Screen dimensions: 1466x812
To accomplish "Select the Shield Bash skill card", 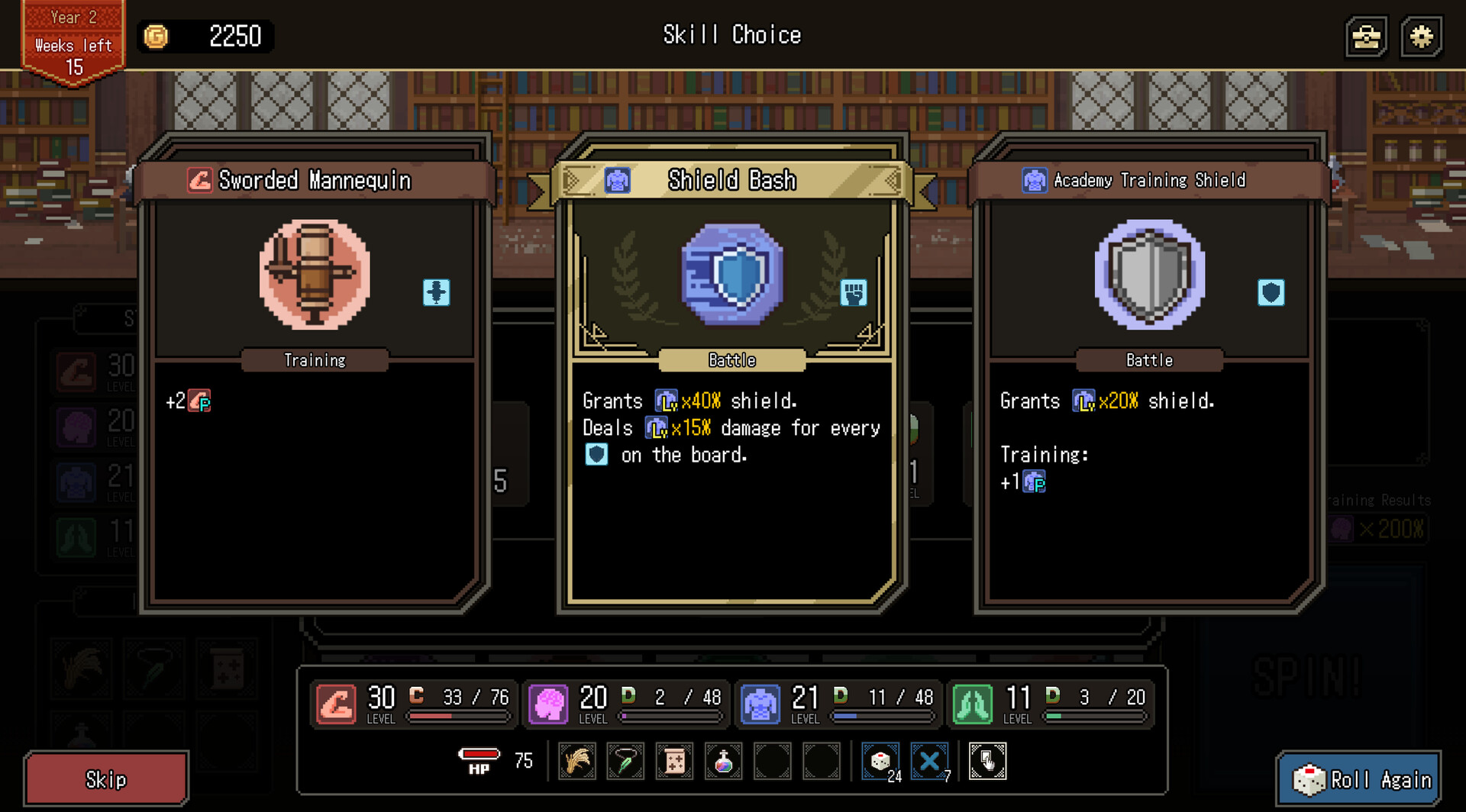I will point(731,374).
